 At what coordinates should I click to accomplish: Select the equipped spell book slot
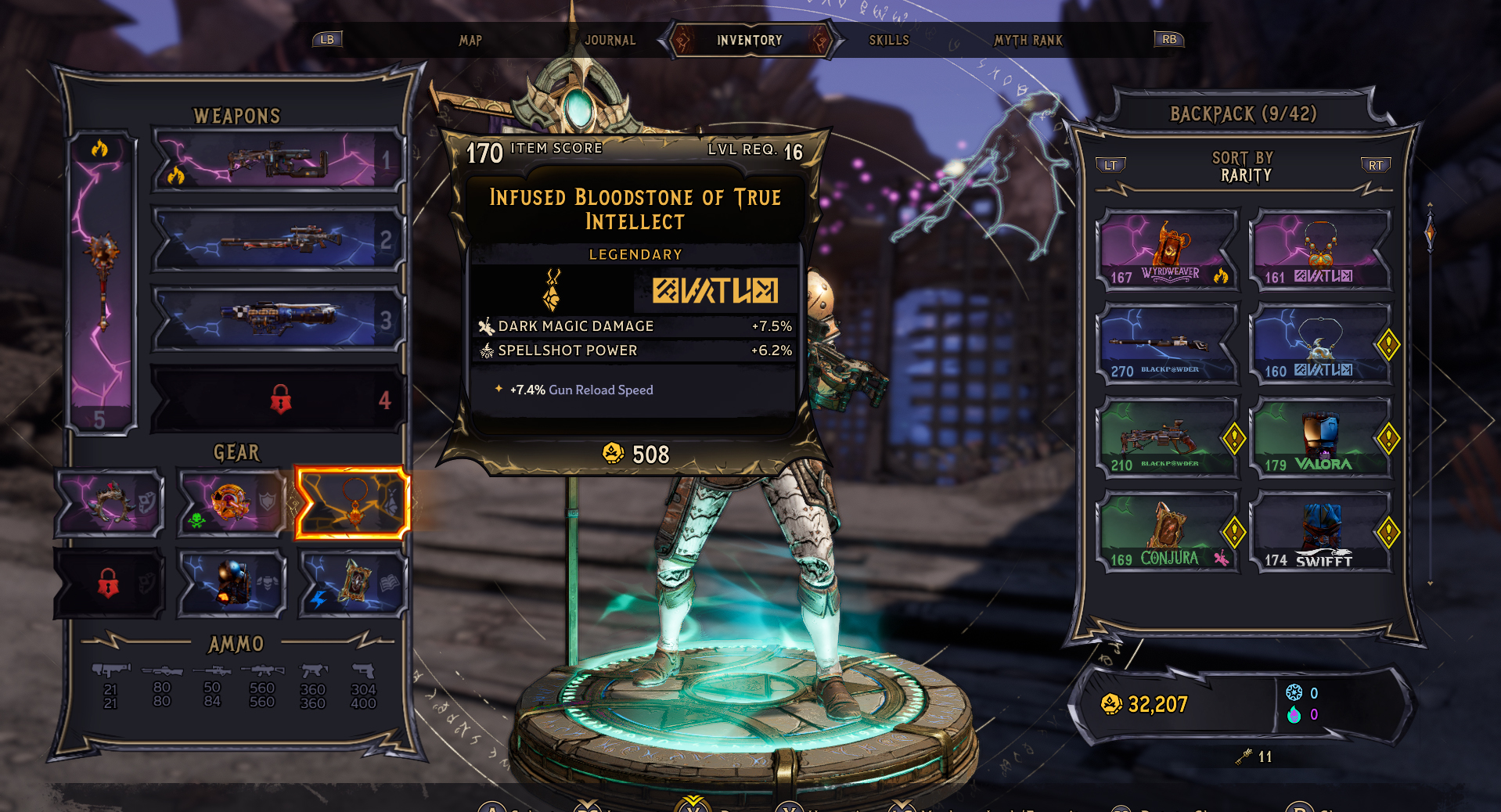[x=353, y=583]
